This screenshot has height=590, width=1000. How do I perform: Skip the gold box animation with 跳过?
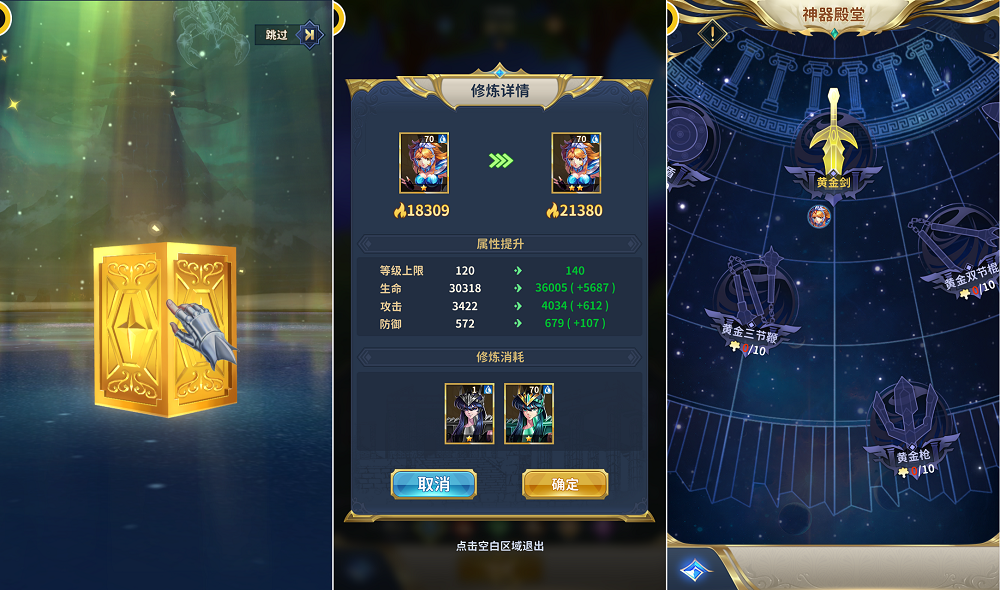(290, 35)
